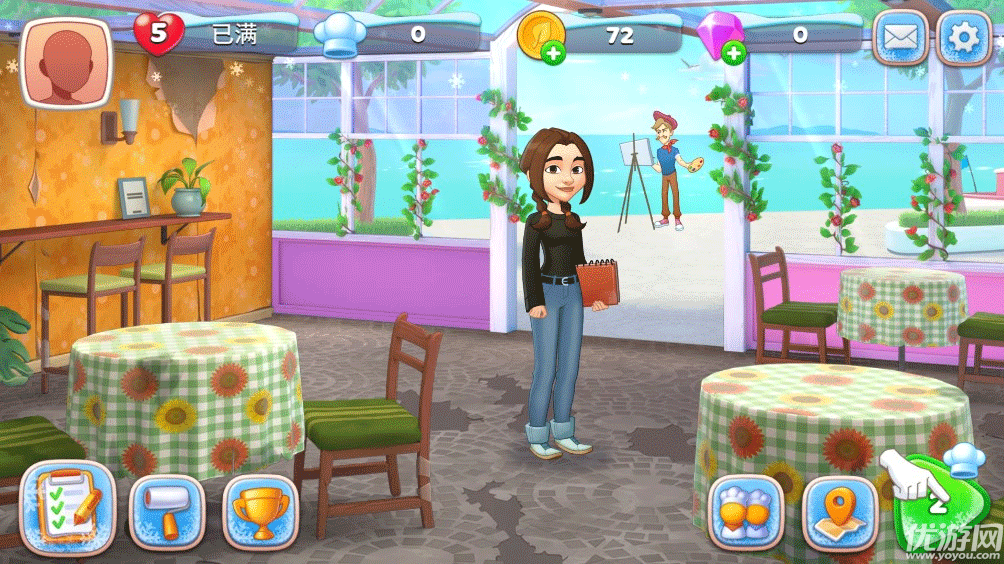Open the chef hats team button
This screenshot has height=564, width=1004.
point(746,511)
